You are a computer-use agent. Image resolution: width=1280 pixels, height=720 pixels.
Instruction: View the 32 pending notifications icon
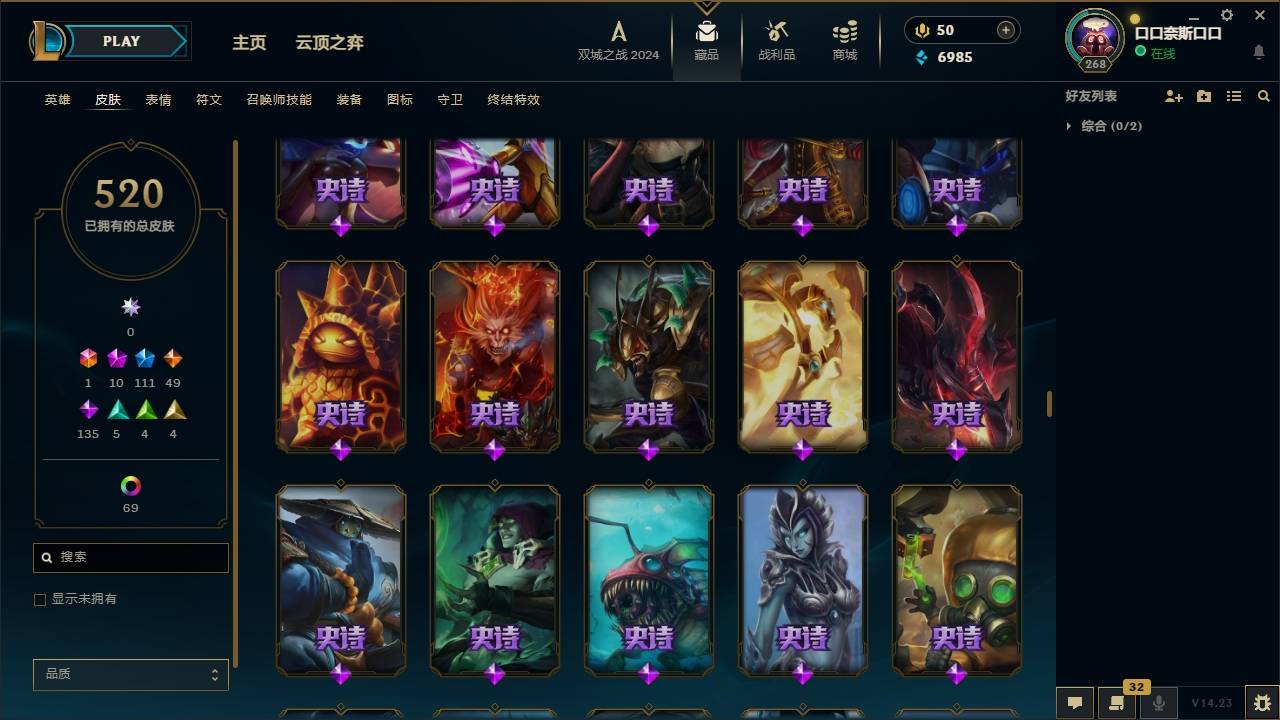(1117, 703)
